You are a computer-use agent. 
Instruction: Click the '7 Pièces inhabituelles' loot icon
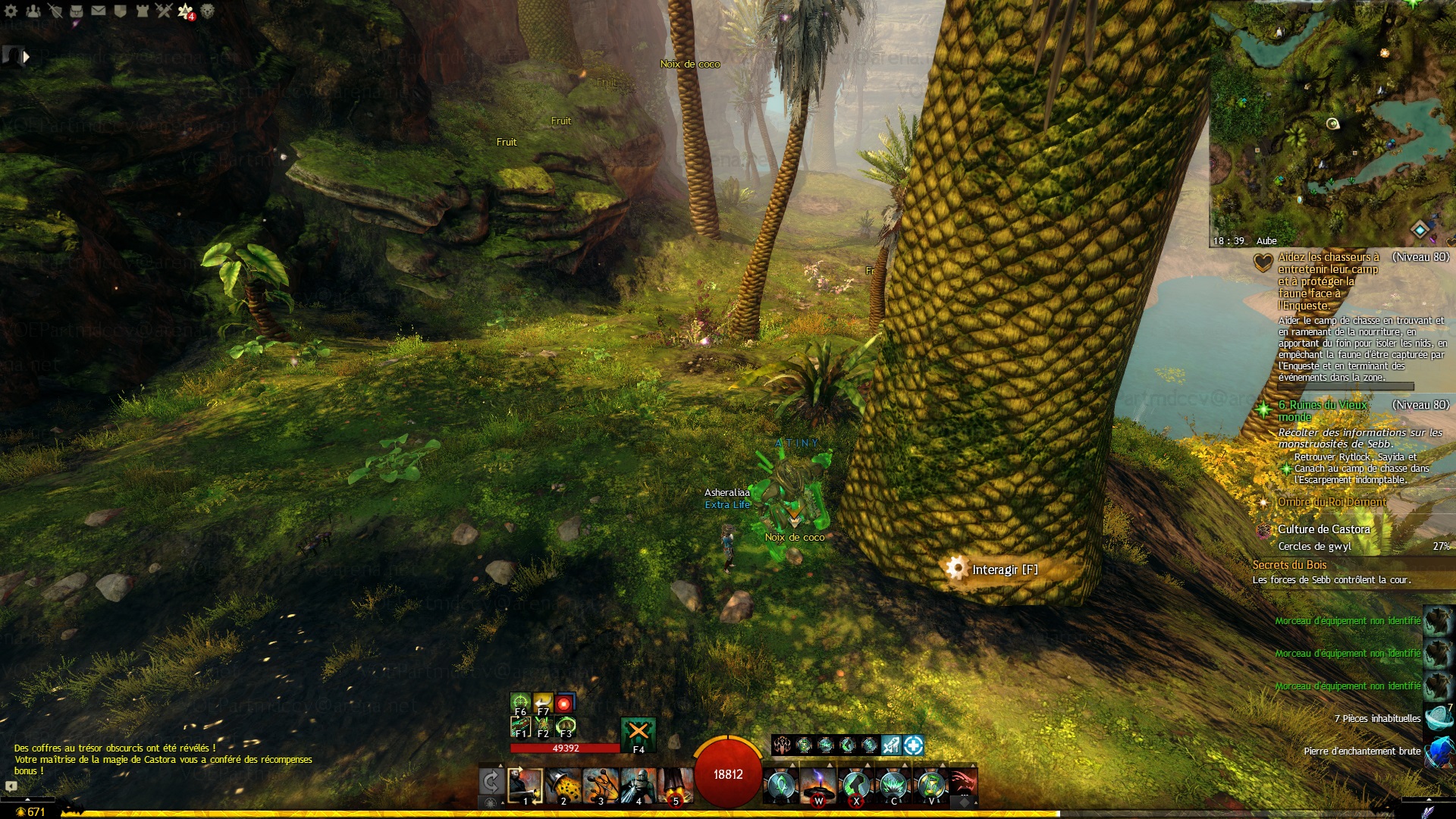(1439, 718)
